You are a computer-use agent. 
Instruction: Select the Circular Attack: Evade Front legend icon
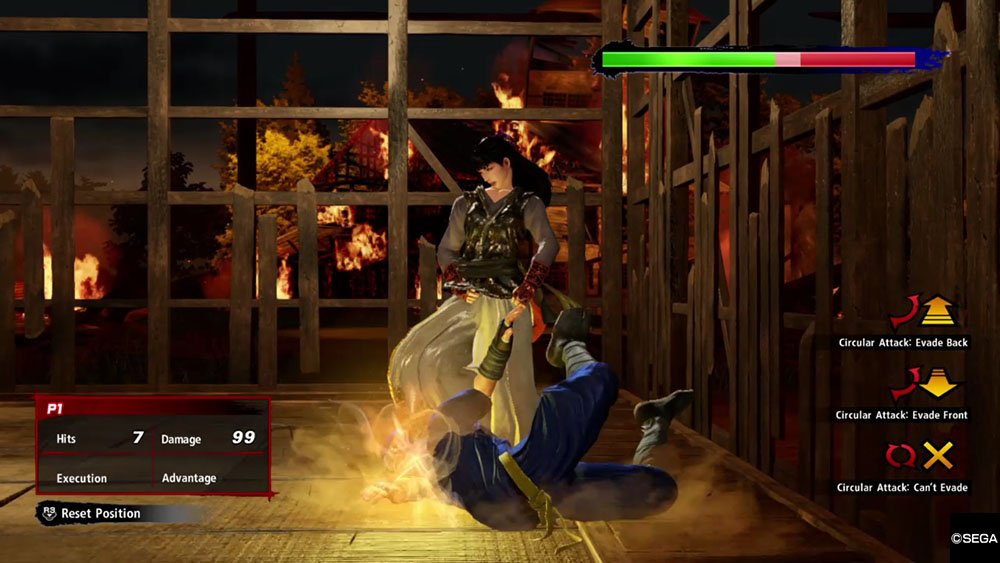[922, 384]
